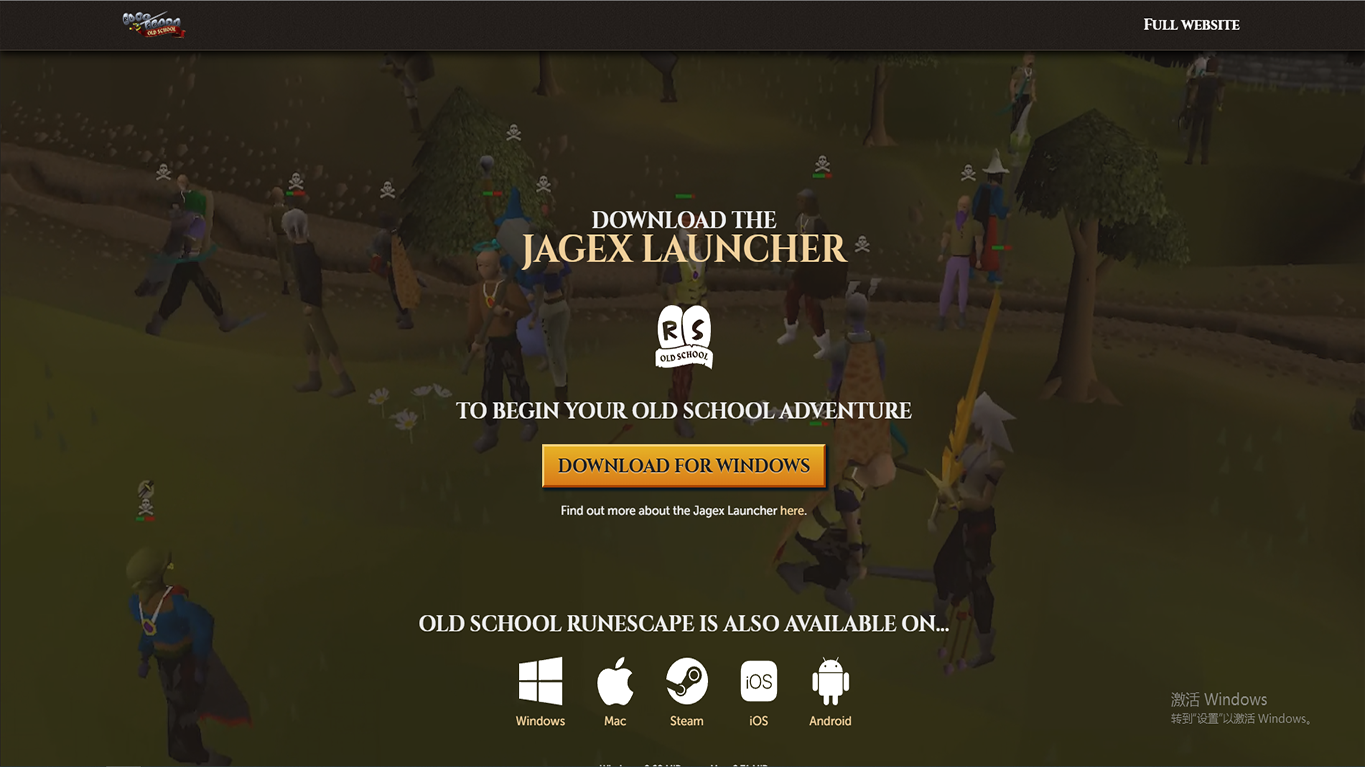Image resolution: width=1365 pixels, height=767 pixels.
Task: Click the Android robot icon
Action: pyautogui.click(x=830, y=682)
